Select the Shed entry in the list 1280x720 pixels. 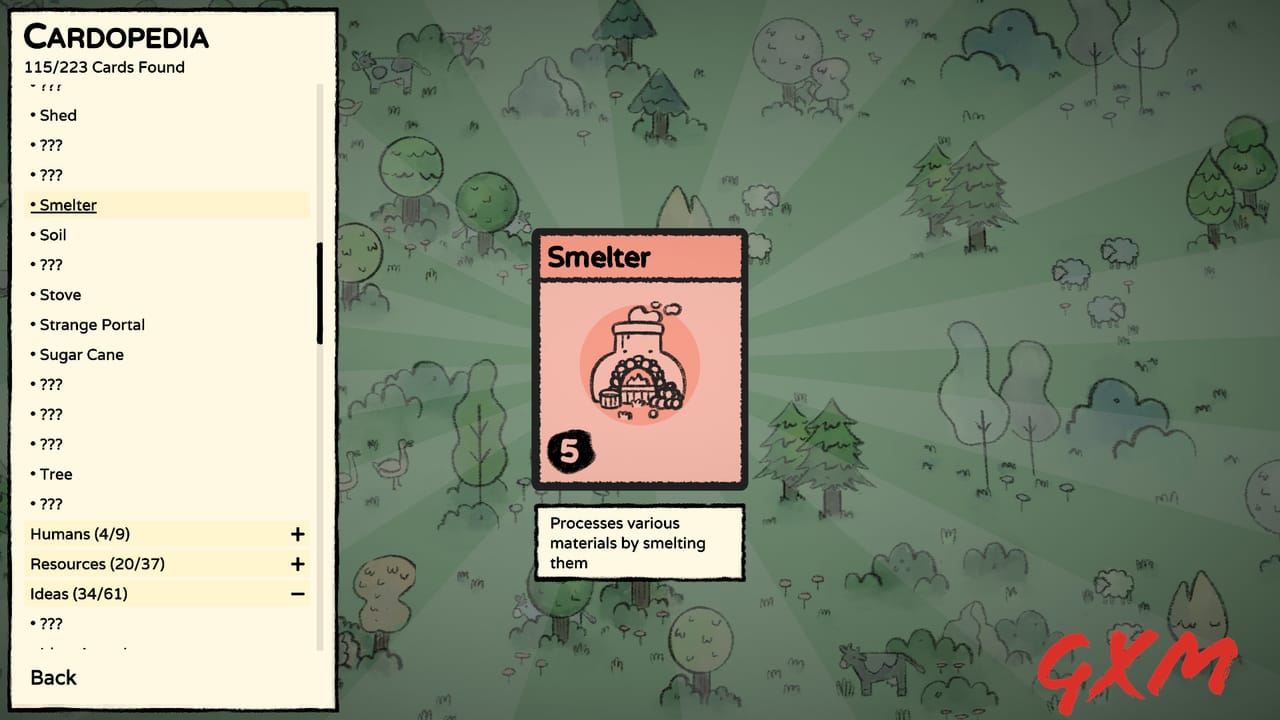(58, 115)
